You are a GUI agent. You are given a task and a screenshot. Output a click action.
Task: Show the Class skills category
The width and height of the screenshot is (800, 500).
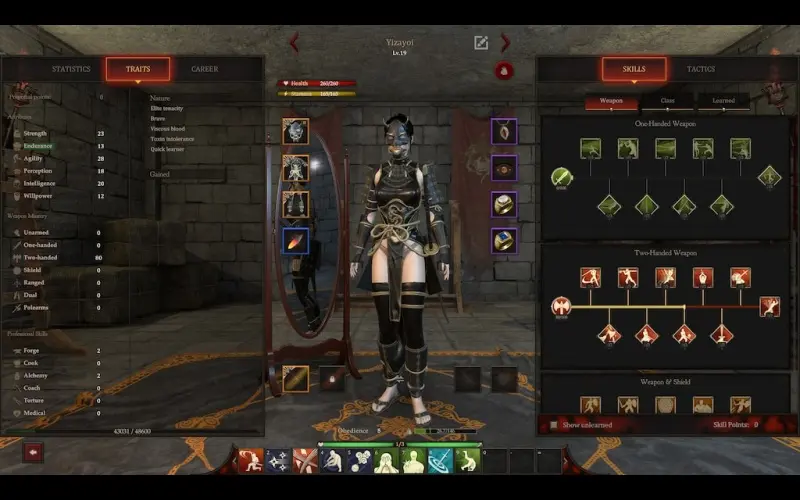(x=668, y=101)
